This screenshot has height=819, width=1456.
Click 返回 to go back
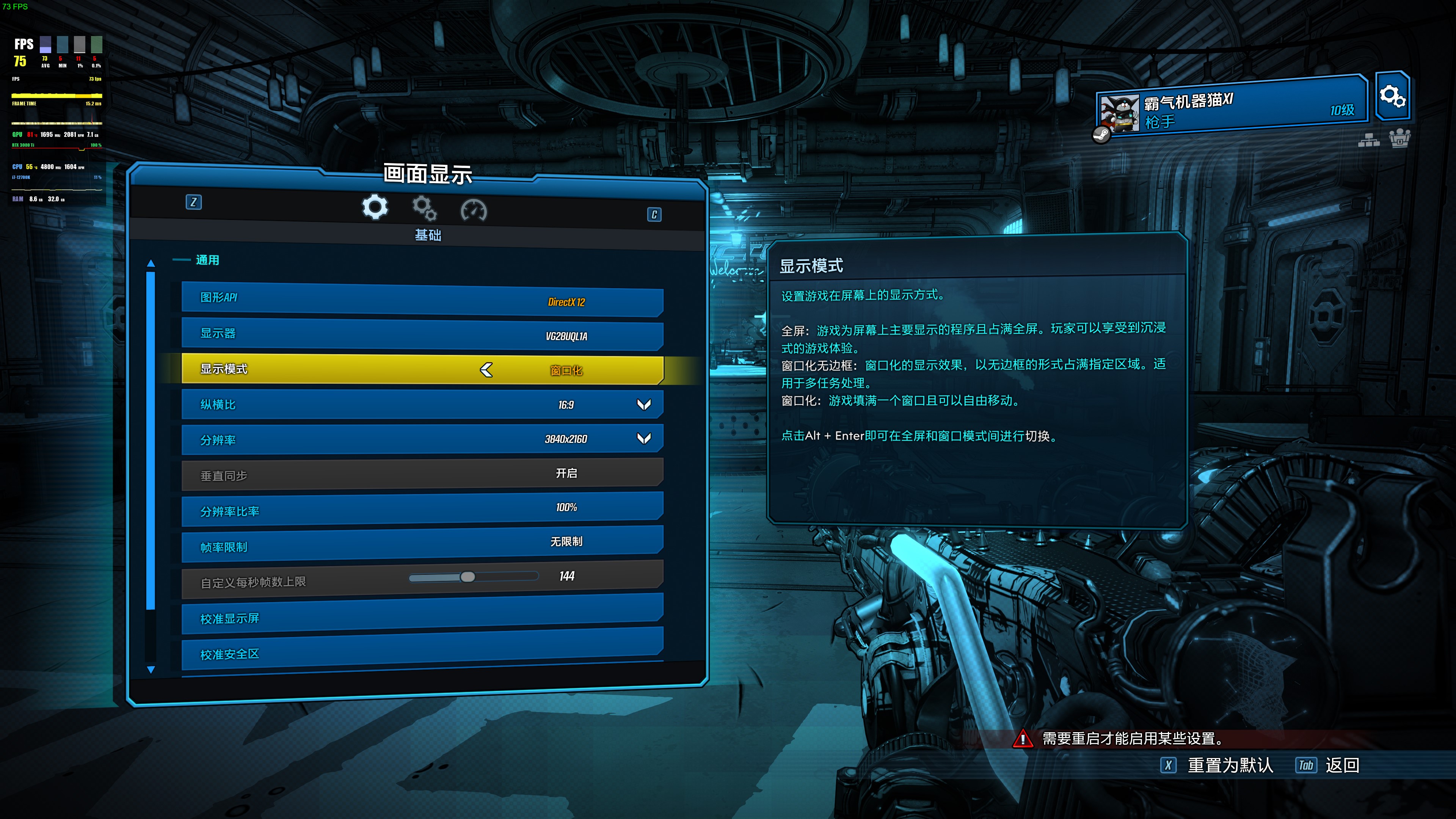(1341, 765)
